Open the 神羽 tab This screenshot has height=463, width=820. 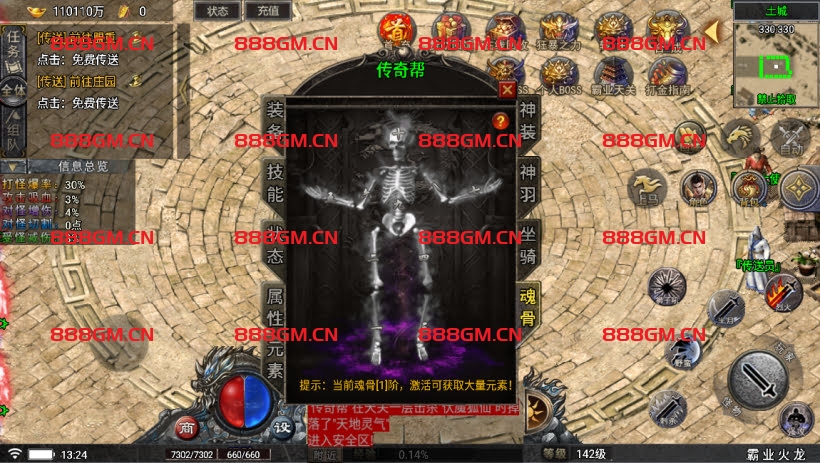(528, 181)
